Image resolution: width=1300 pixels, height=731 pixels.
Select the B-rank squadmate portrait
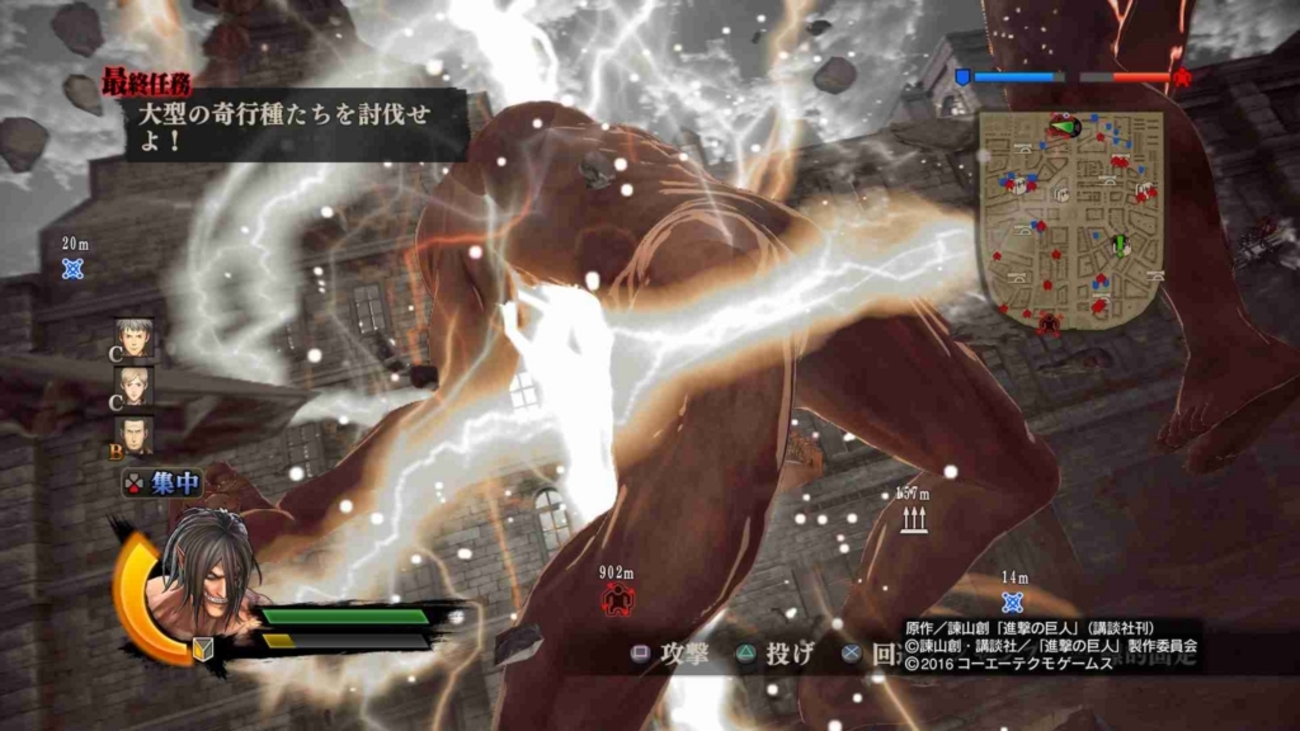pos(135,440)
